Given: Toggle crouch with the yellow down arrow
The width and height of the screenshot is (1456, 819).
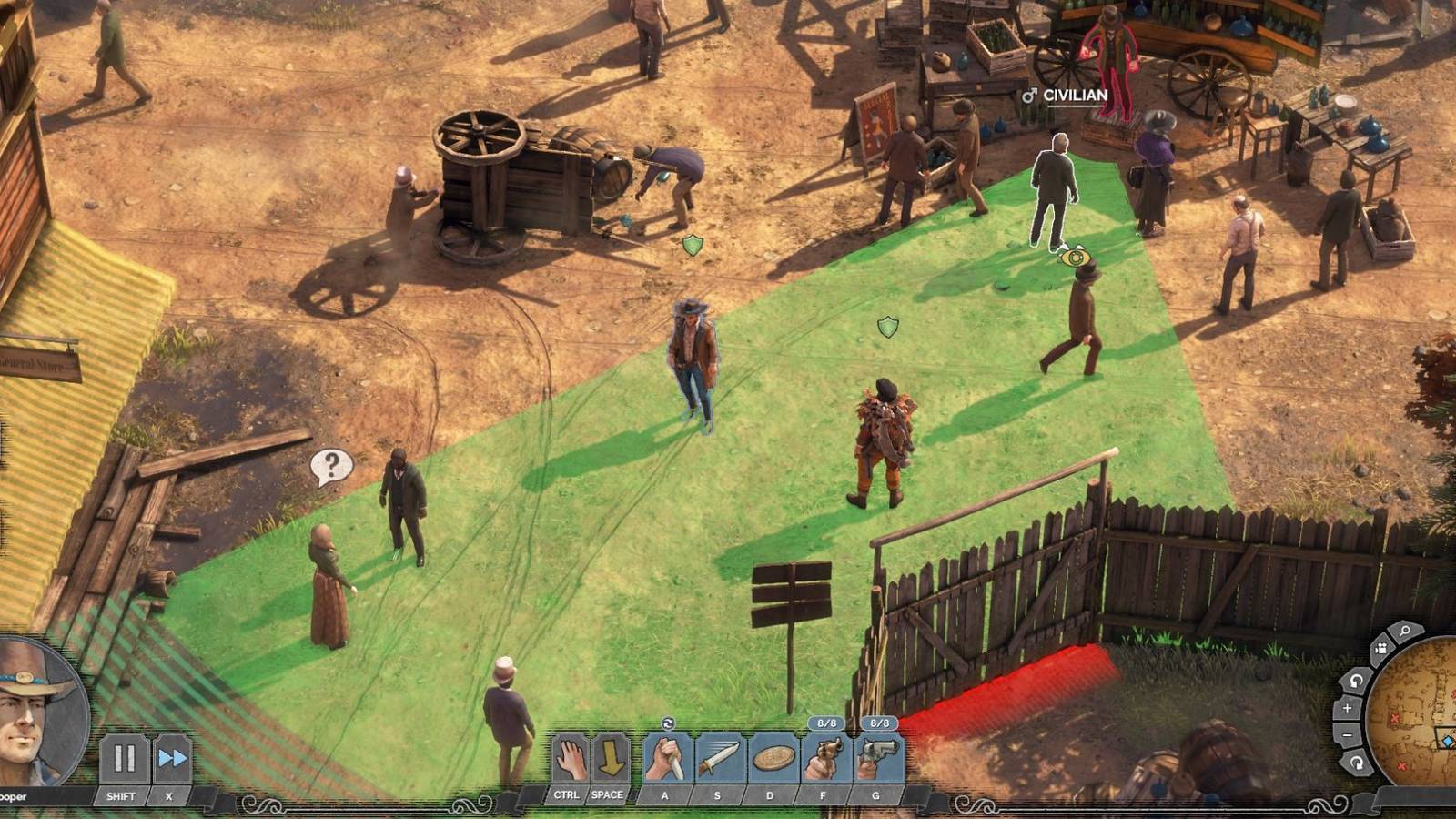Looking at the screenshot, I should coord(609,758).
